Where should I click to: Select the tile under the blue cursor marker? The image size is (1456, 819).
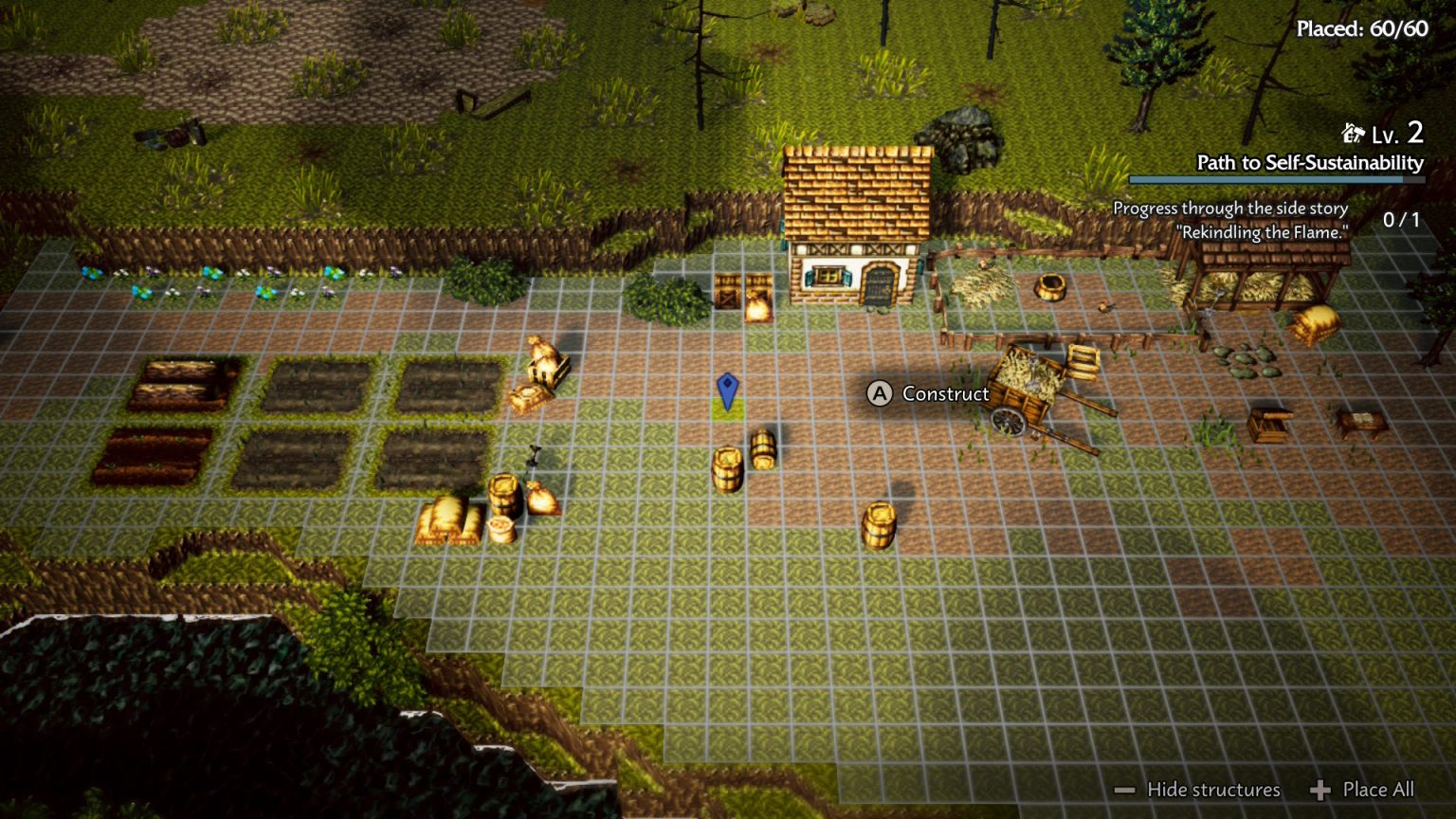727,409
